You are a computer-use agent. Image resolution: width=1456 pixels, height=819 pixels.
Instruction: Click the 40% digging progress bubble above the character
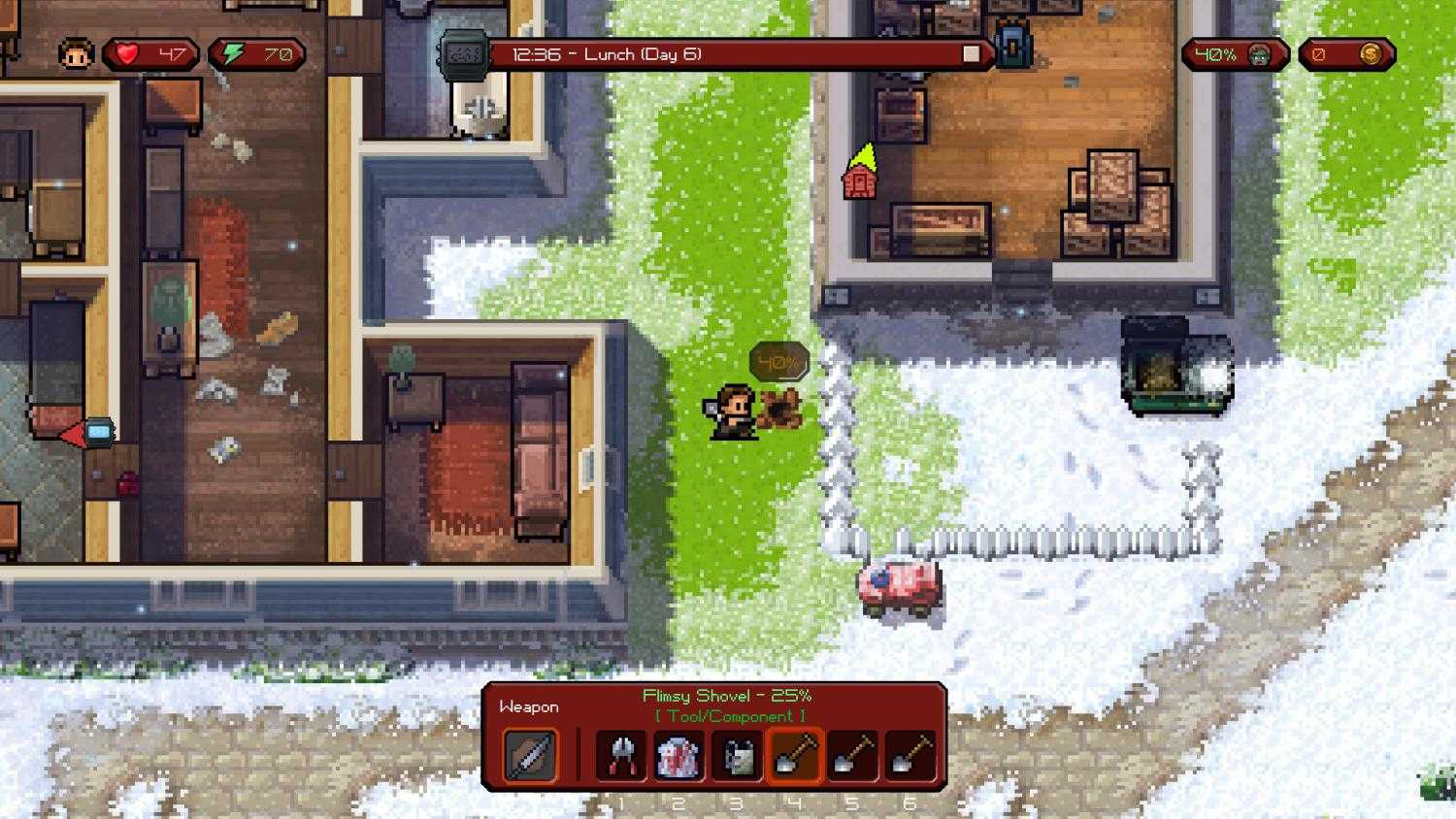pyautogui.click(x=778, y=361)
